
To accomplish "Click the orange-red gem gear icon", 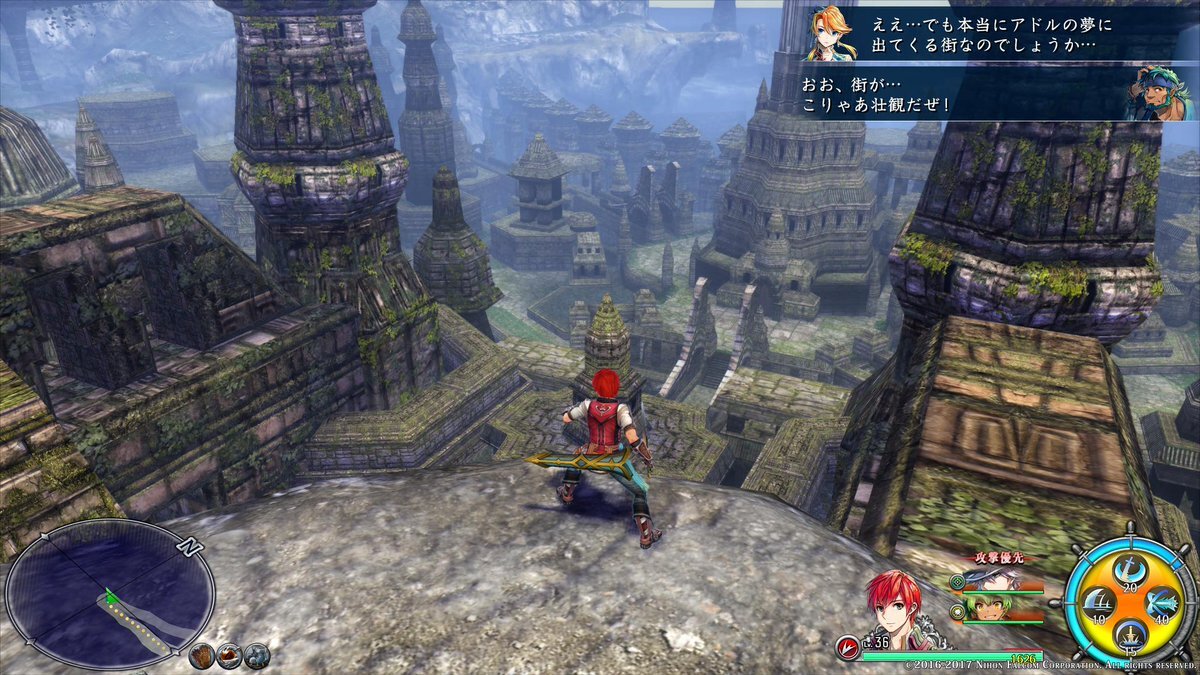I will 229,656.
